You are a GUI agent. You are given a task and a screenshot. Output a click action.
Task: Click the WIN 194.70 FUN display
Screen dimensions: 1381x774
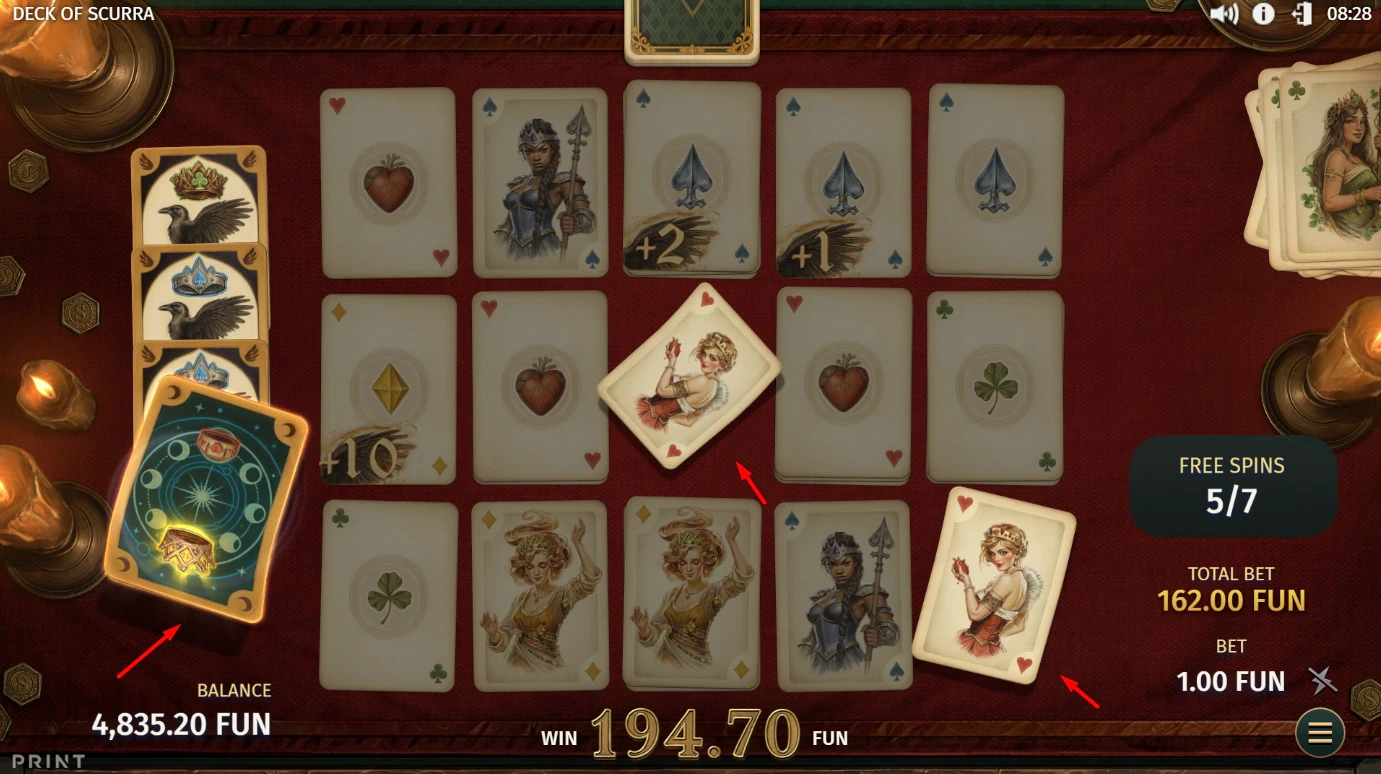(x=693, y=736)
